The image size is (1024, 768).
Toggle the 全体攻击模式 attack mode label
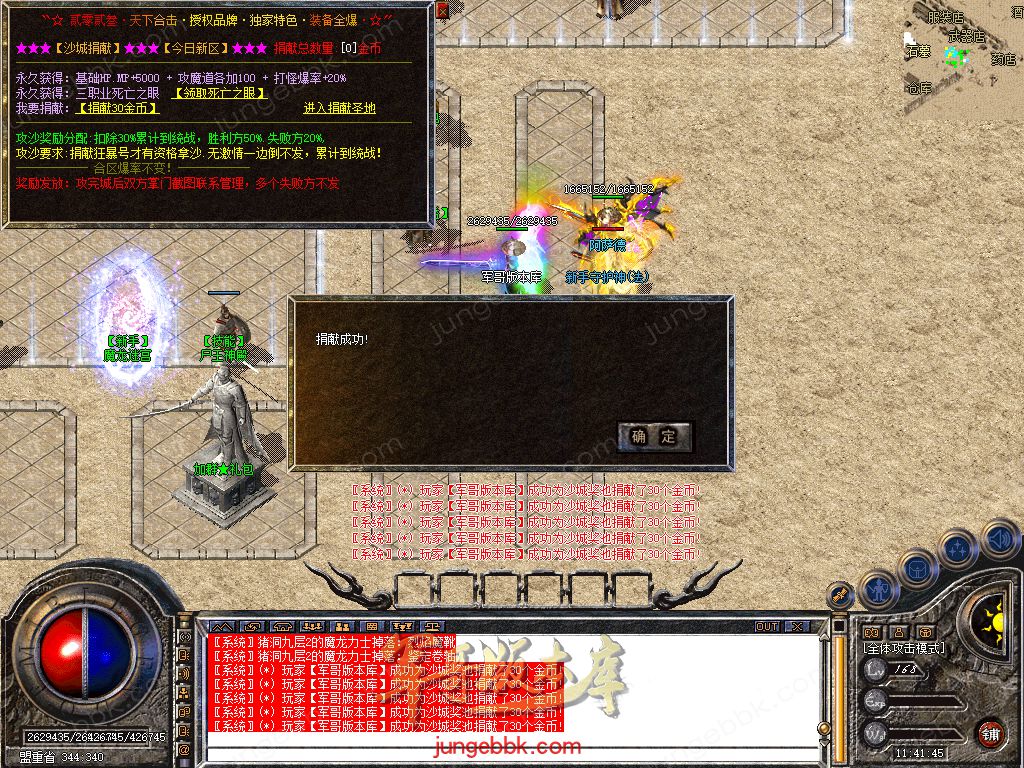pyautogui.click(x=904, y=648)
